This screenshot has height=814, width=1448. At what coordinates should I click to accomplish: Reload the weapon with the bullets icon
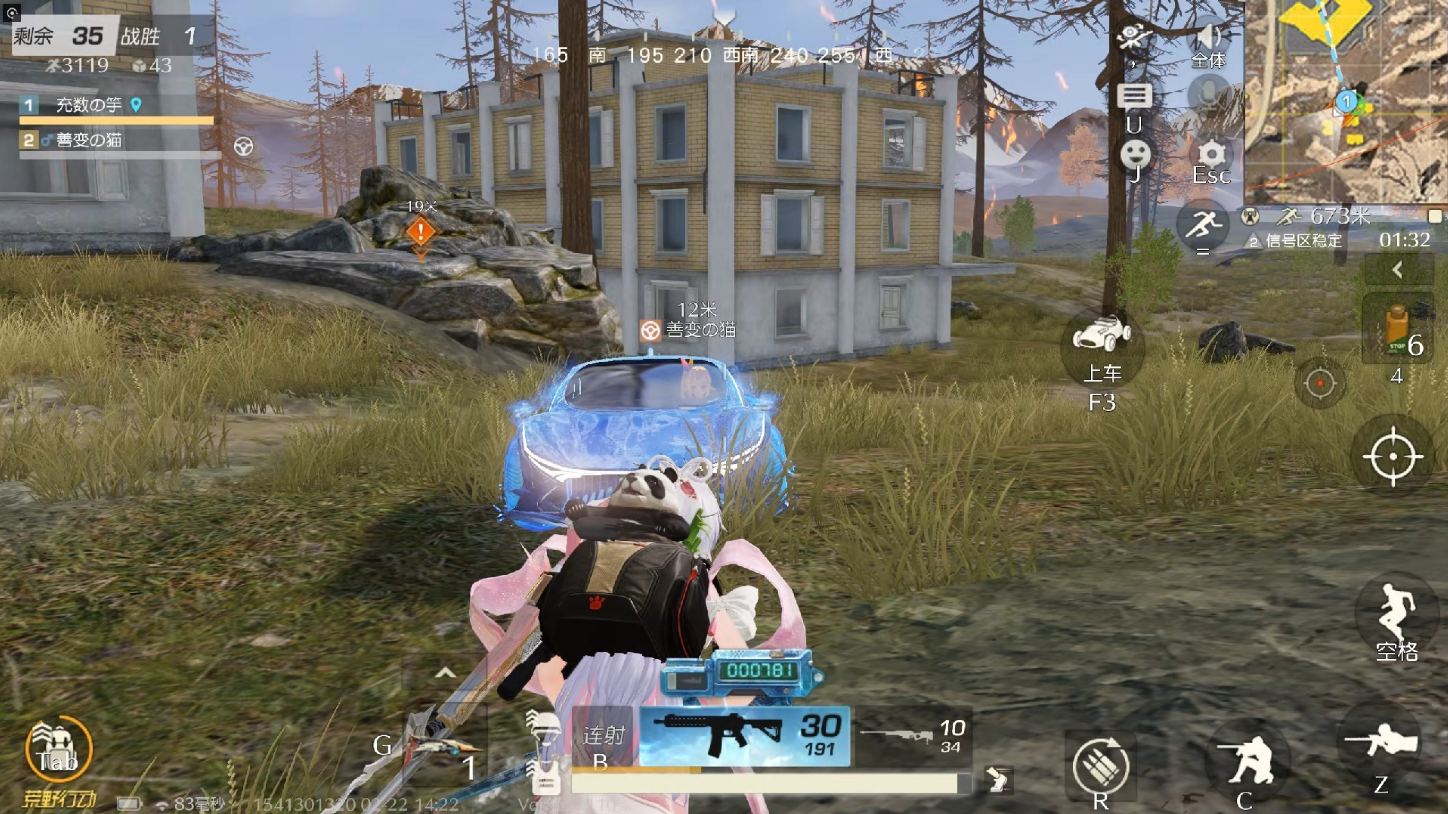click(1100, 767)
